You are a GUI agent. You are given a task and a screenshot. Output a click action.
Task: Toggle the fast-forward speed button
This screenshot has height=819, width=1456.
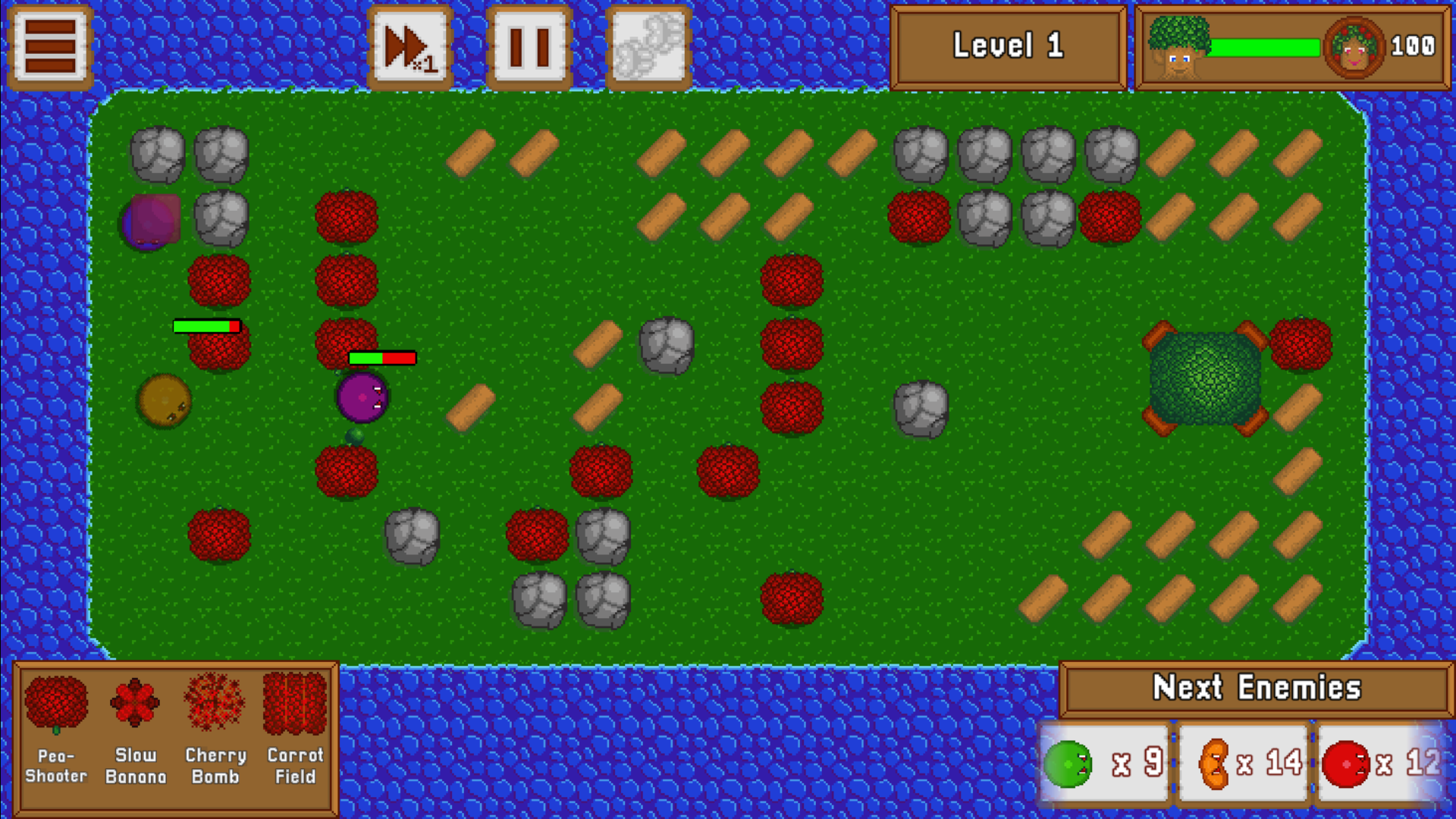[410, 47]
